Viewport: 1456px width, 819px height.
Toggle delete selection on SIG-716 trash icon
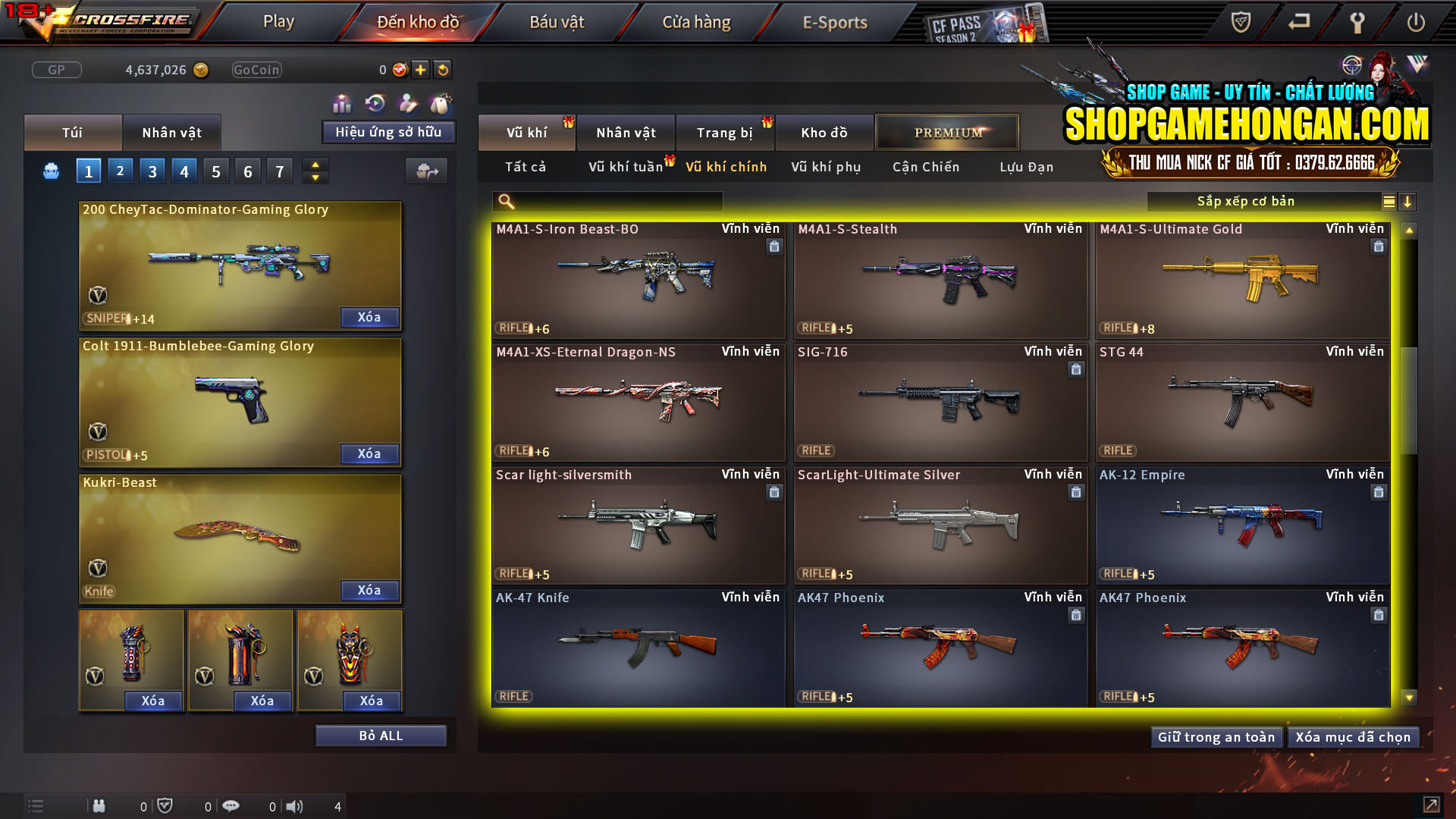pos(1076,369)
